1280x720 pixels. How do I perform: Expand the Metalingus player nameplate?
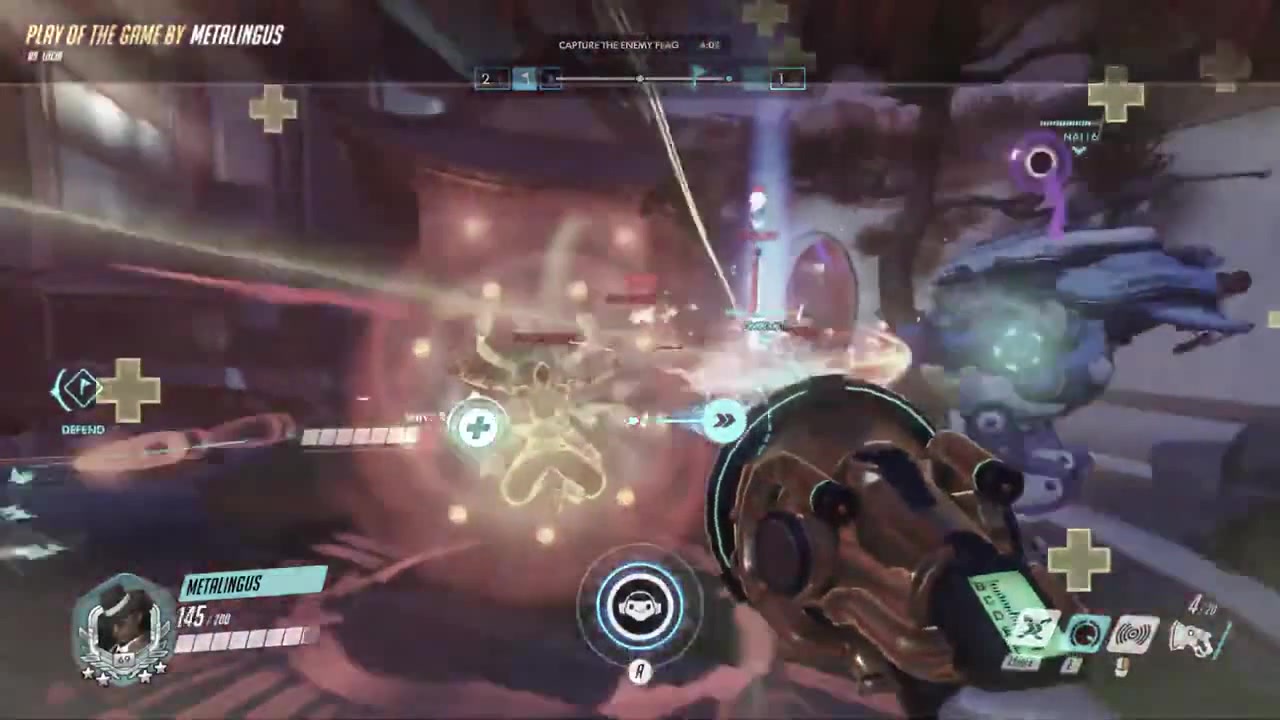(224, 586)
